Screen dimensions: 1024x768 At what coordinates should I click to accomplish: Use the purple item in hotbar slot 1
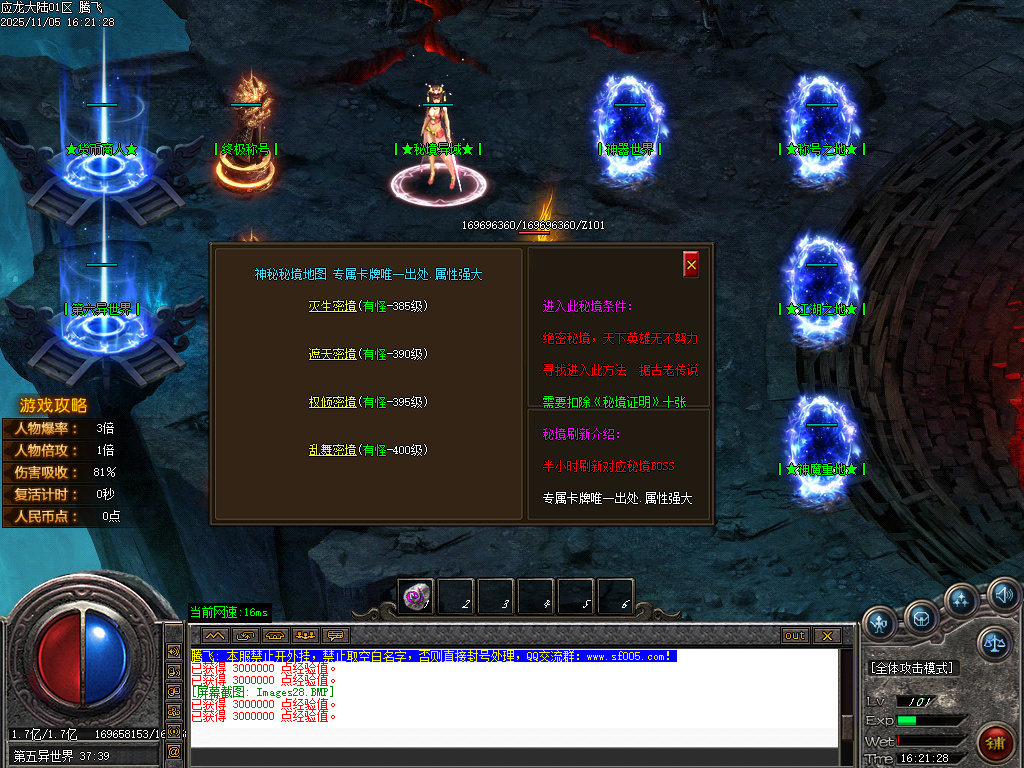click(x=415, y=597)
